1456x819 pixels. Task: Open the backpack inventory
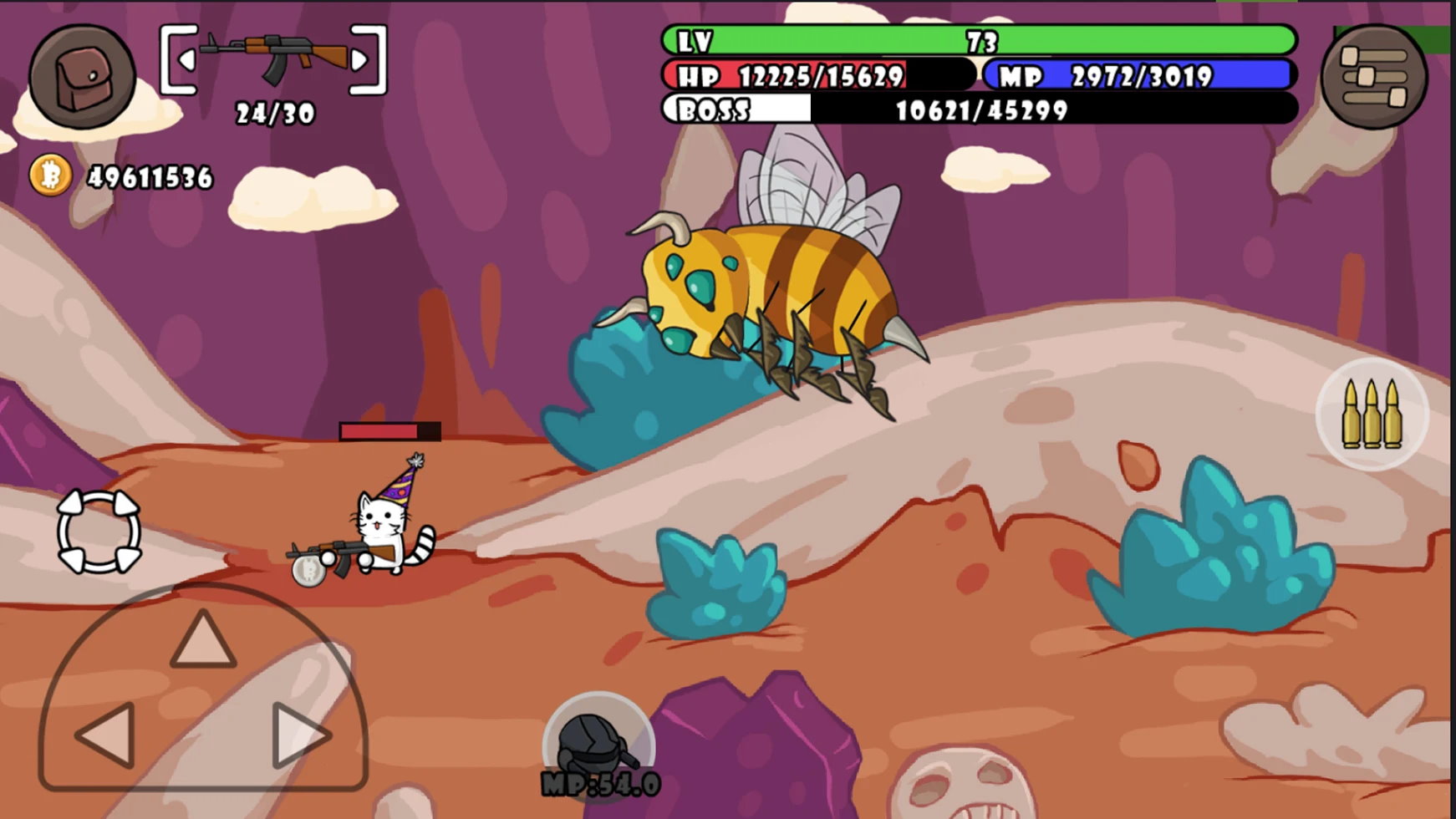(x=82, y=77)
